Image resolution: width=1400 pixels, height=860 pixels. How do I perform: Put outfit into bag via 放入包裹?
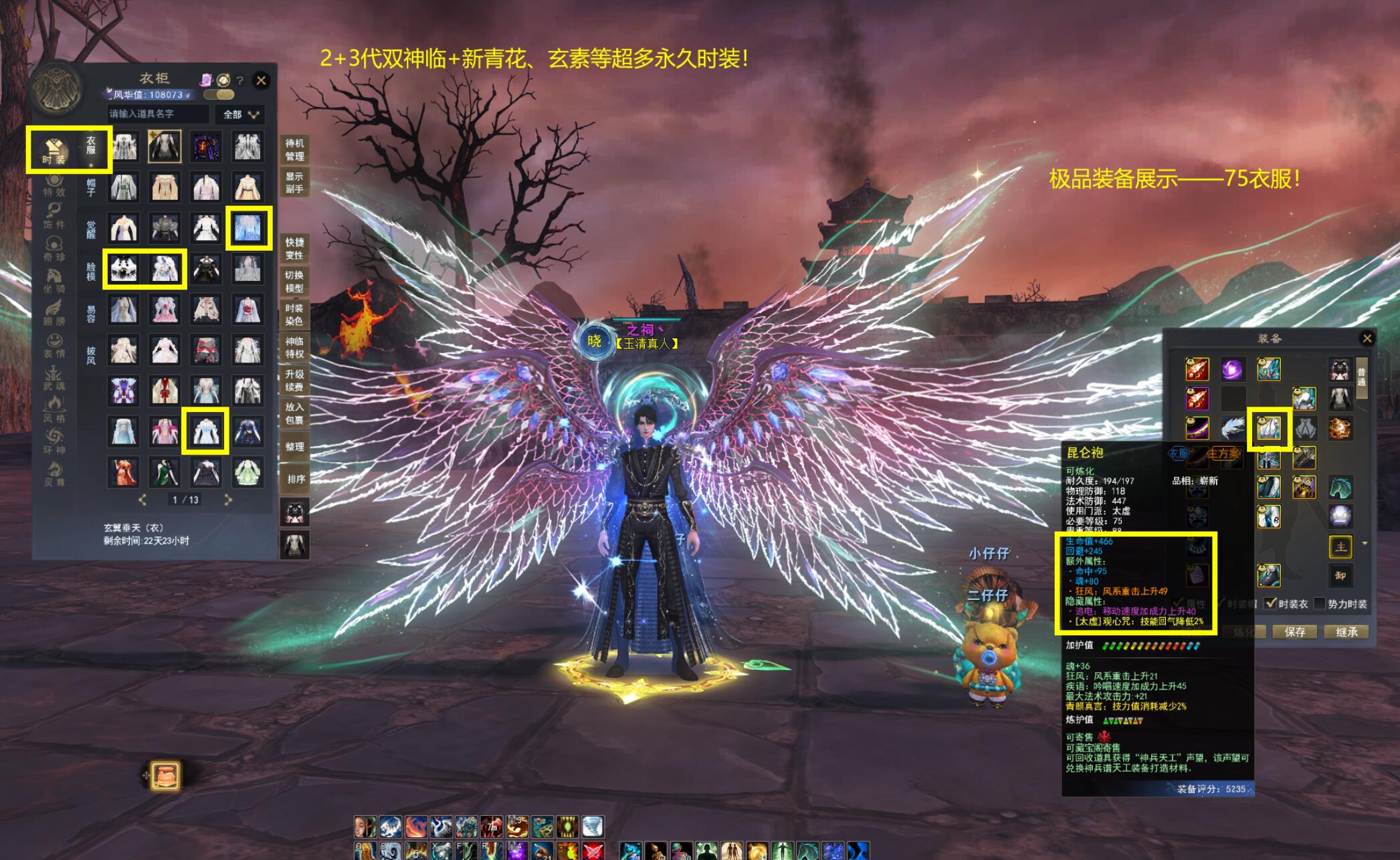[294, 413]
